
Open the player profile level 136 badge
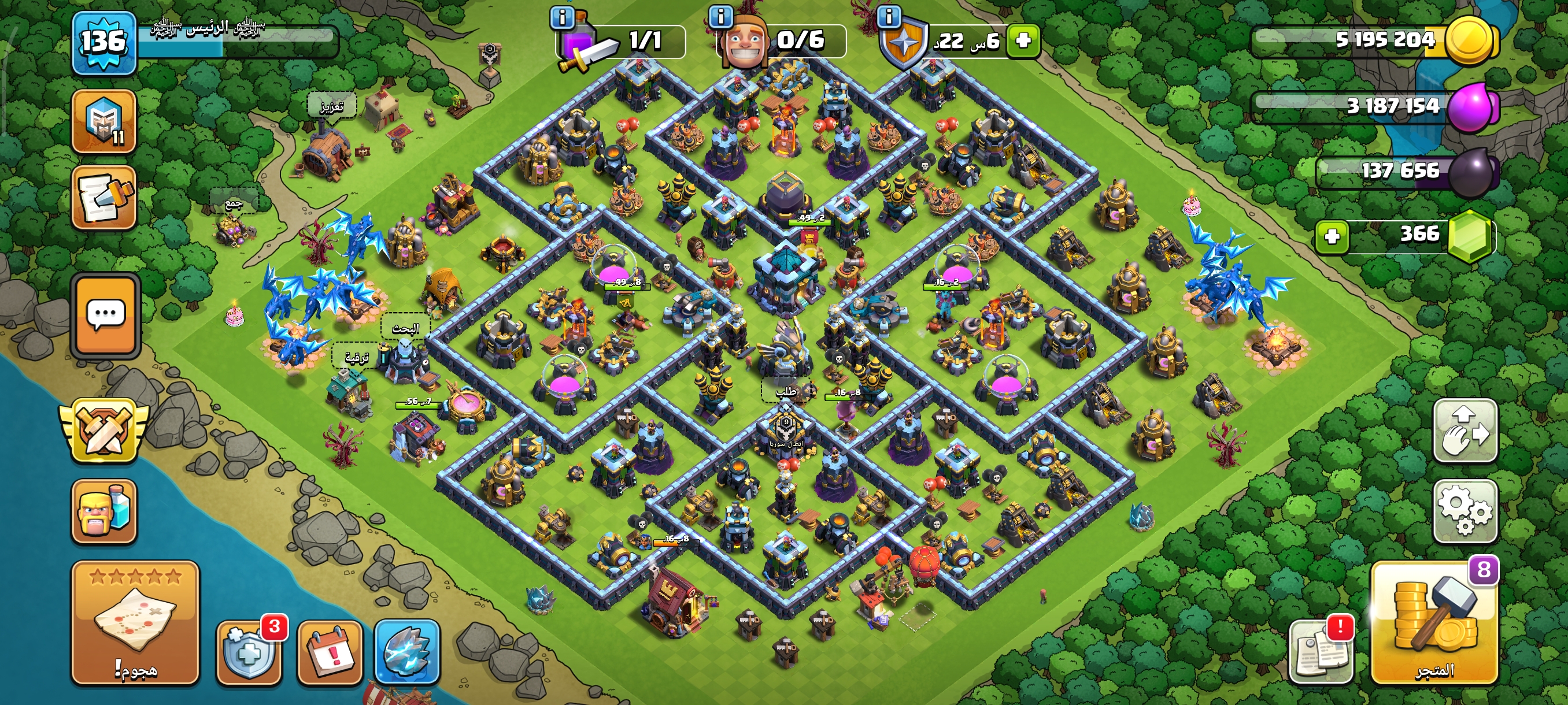point(103,42)
